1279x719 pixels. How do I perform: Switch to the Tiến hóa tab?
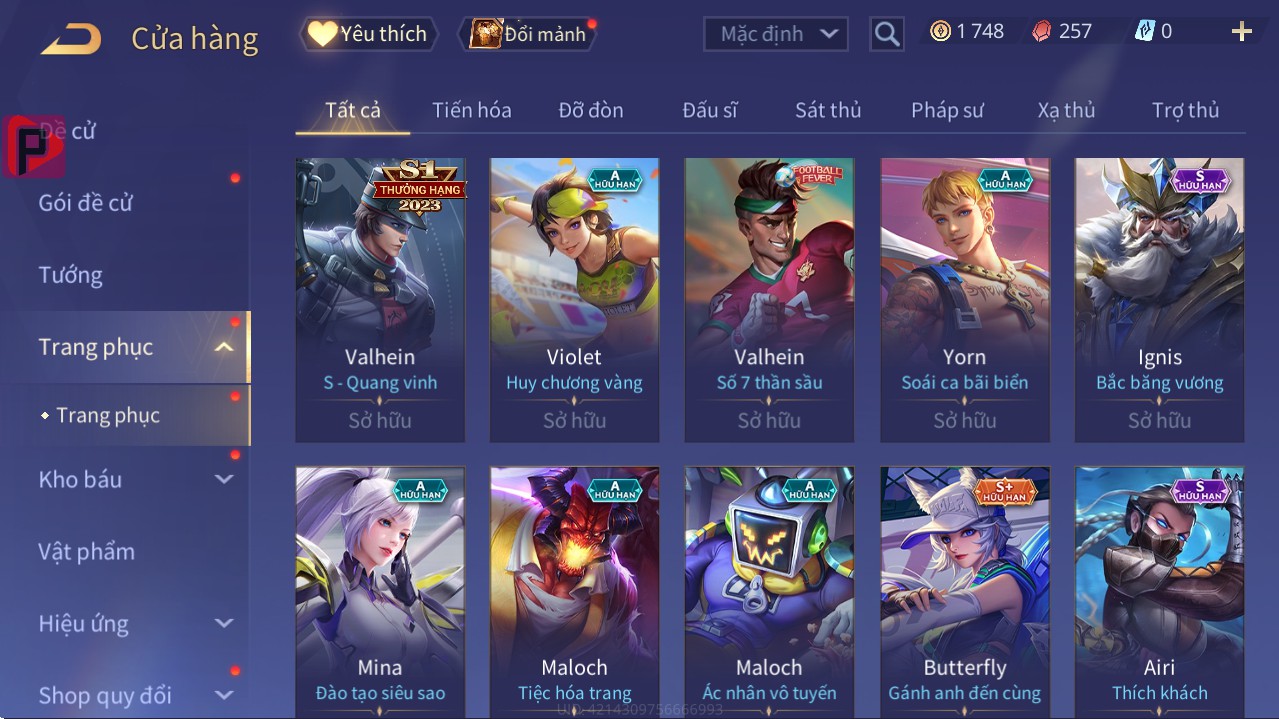pos(471,110)
